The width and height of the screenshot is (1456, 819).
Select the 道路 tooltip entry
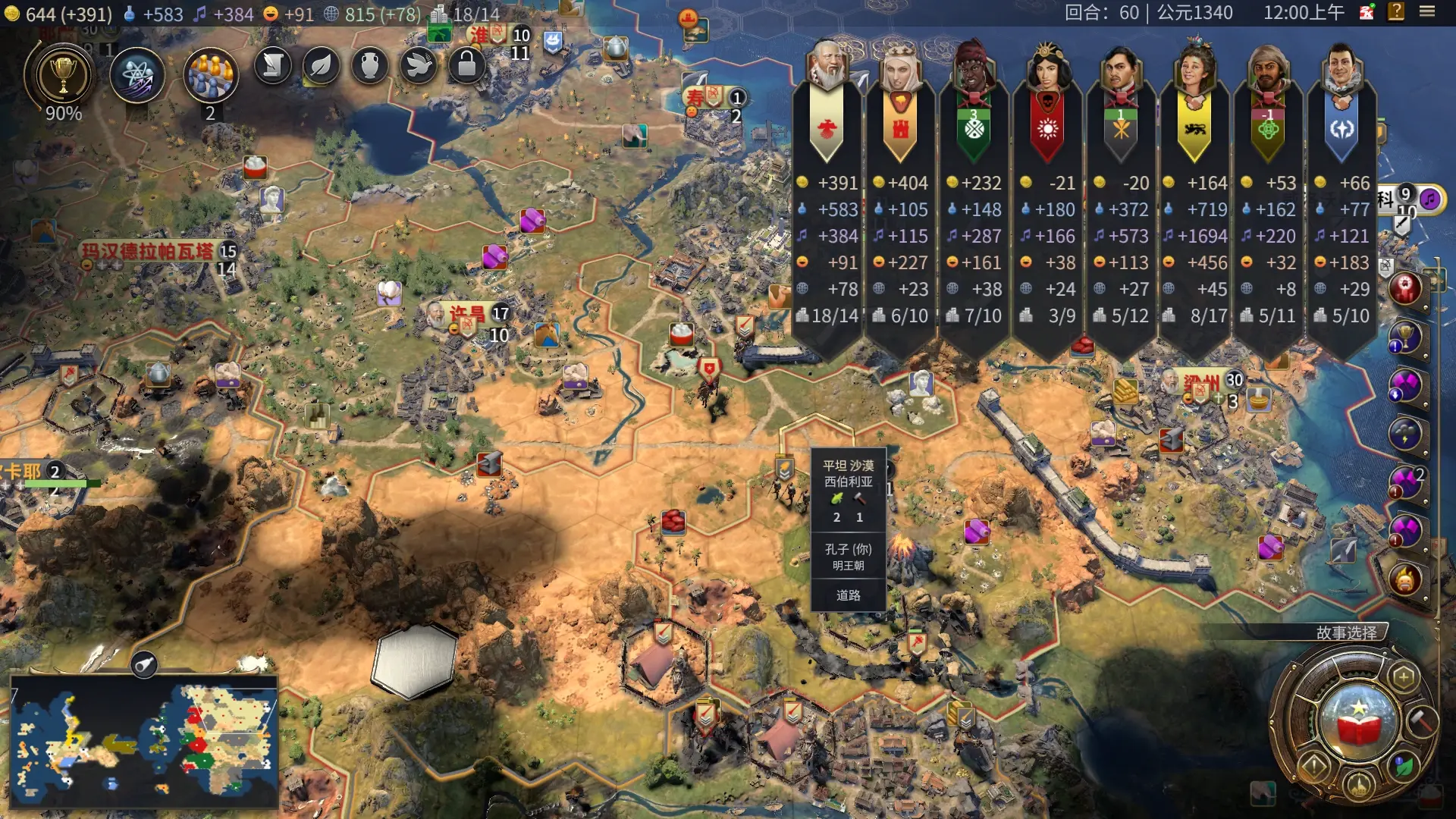848,595
